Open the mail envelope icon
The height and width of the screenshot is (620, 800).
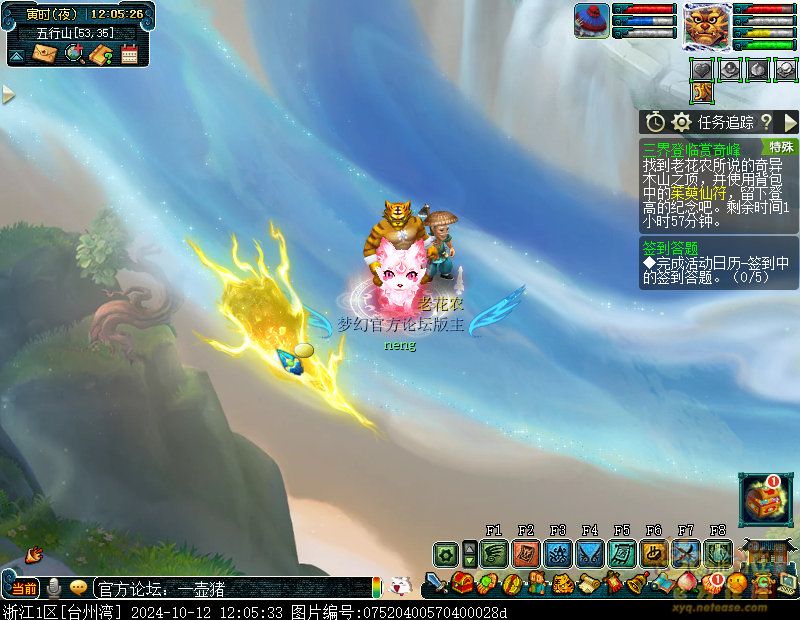(46, 54)
